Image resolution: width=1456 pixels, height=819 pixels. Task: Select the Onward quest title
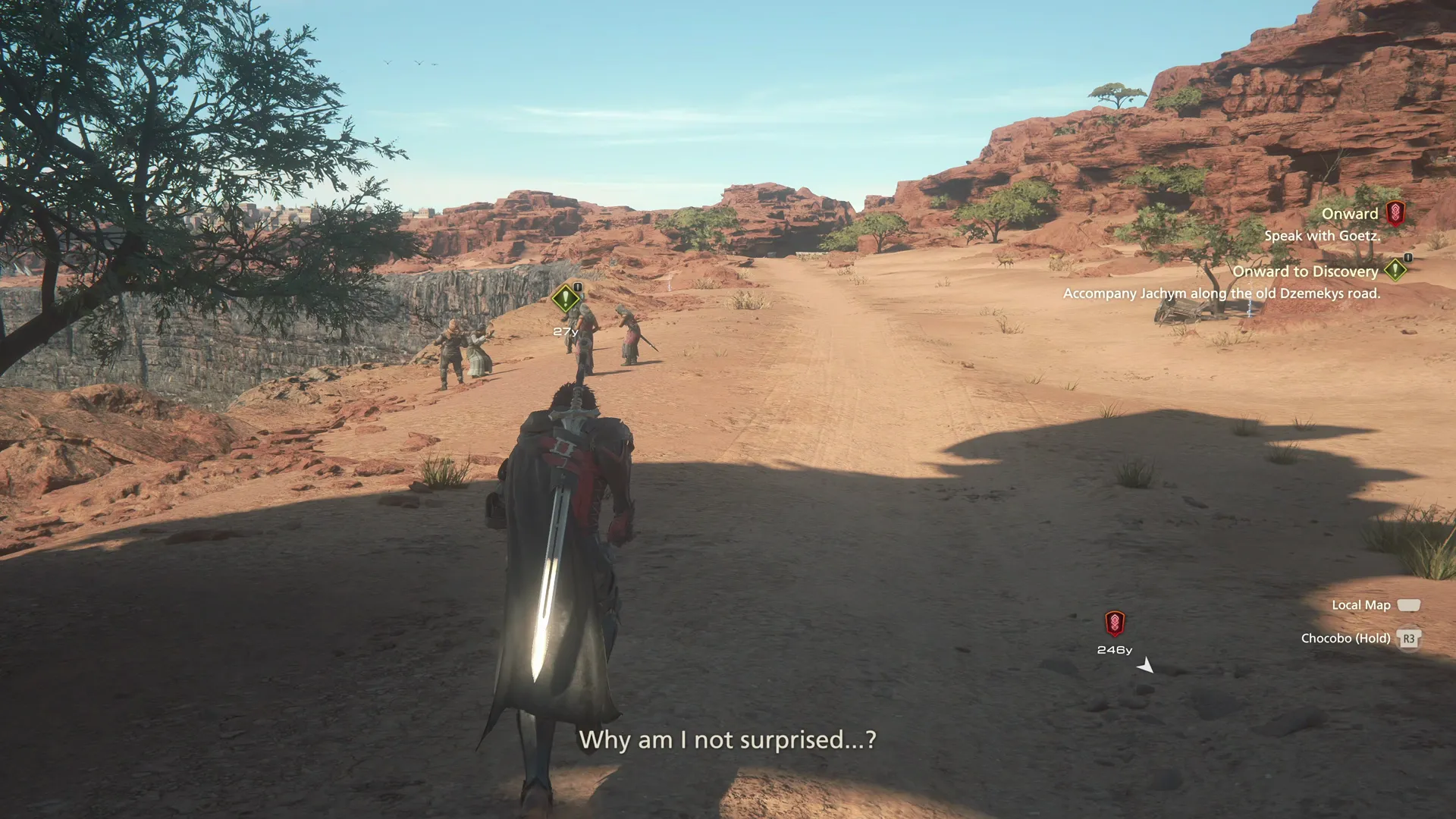click(x=1351, y=213)
